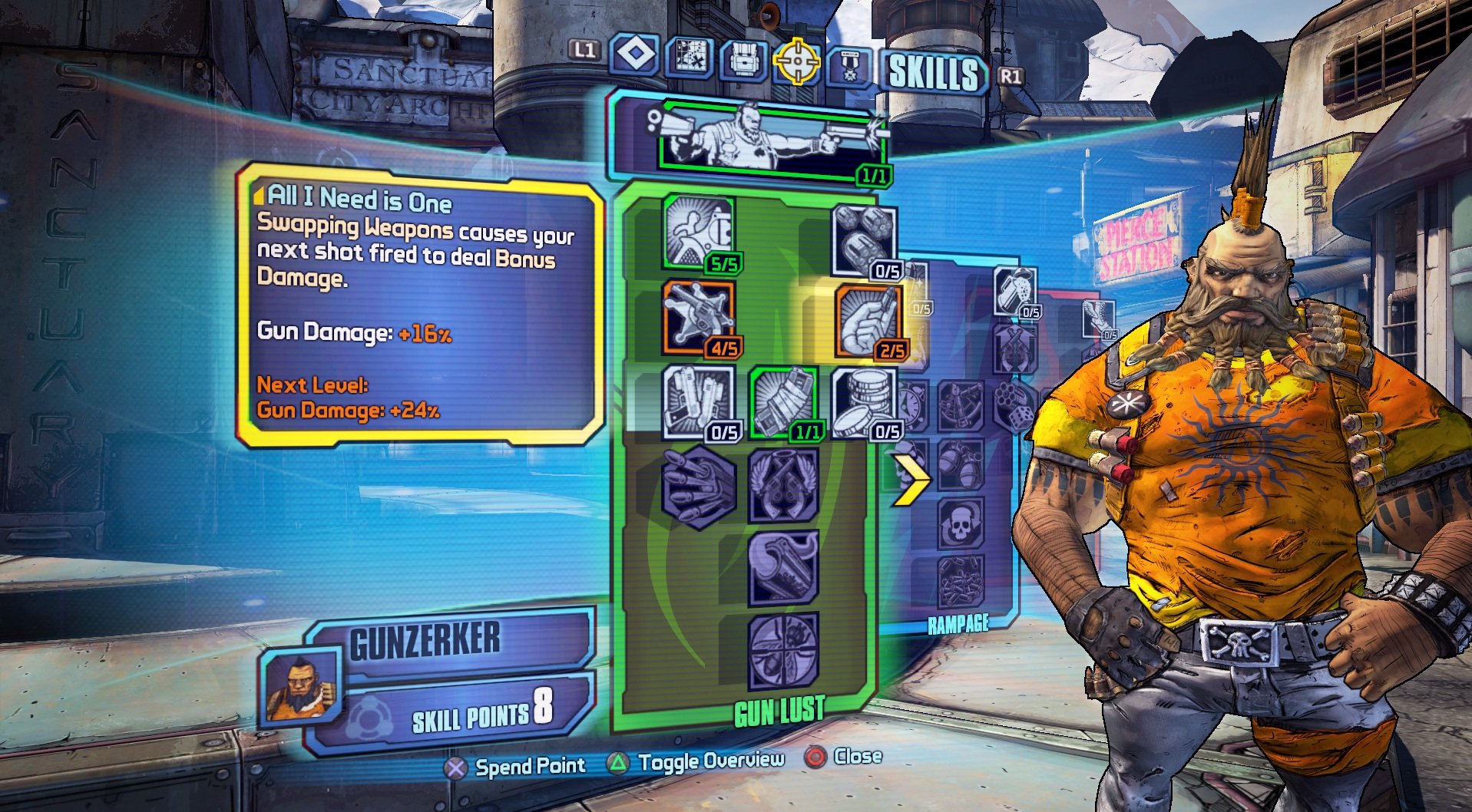
Task: Open the Missions tab with the diamond icon
Action: [x=634, y=55]
